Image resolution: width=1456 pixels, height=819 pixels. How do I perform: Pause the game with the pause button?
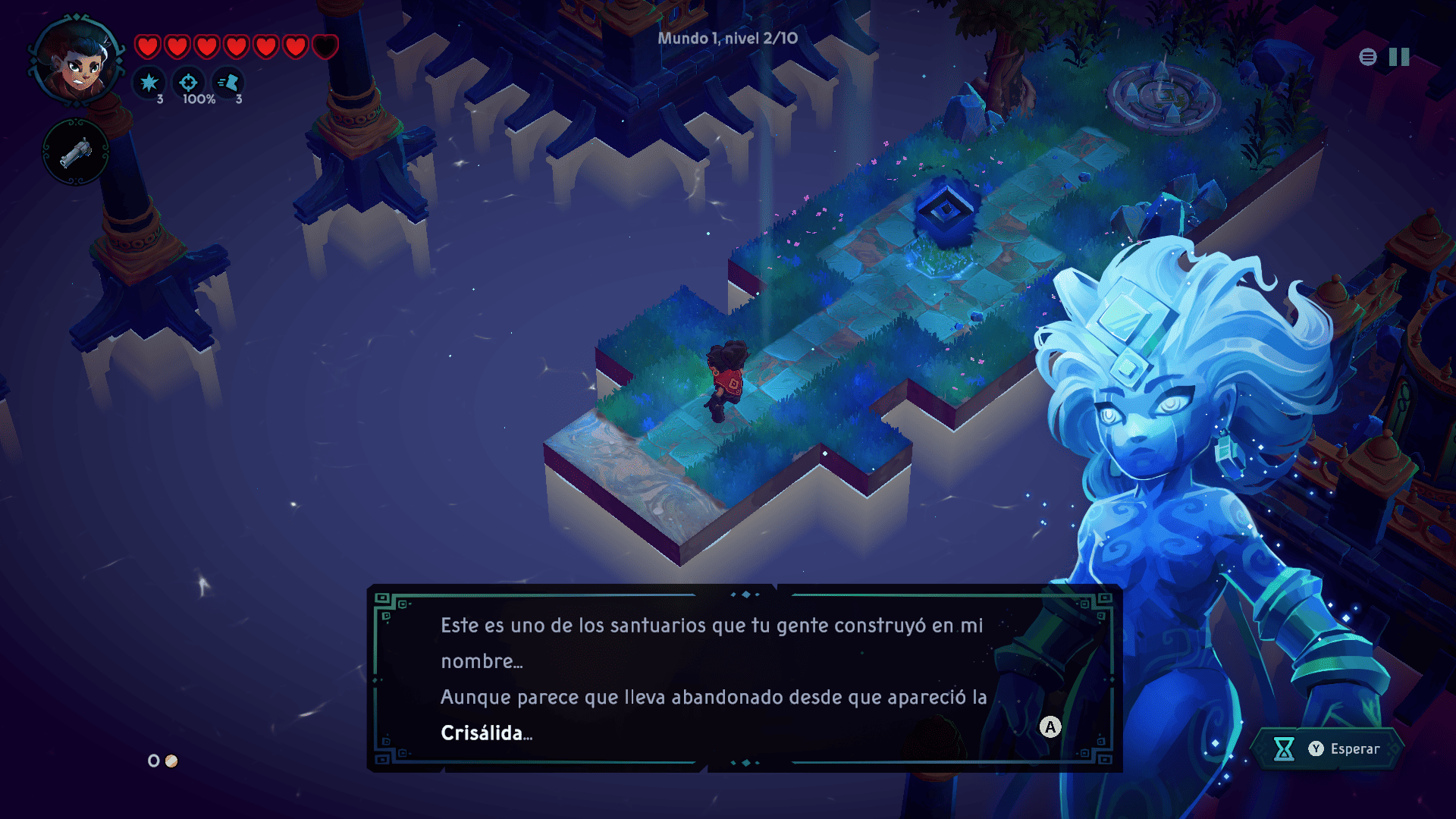point(1399,57)
